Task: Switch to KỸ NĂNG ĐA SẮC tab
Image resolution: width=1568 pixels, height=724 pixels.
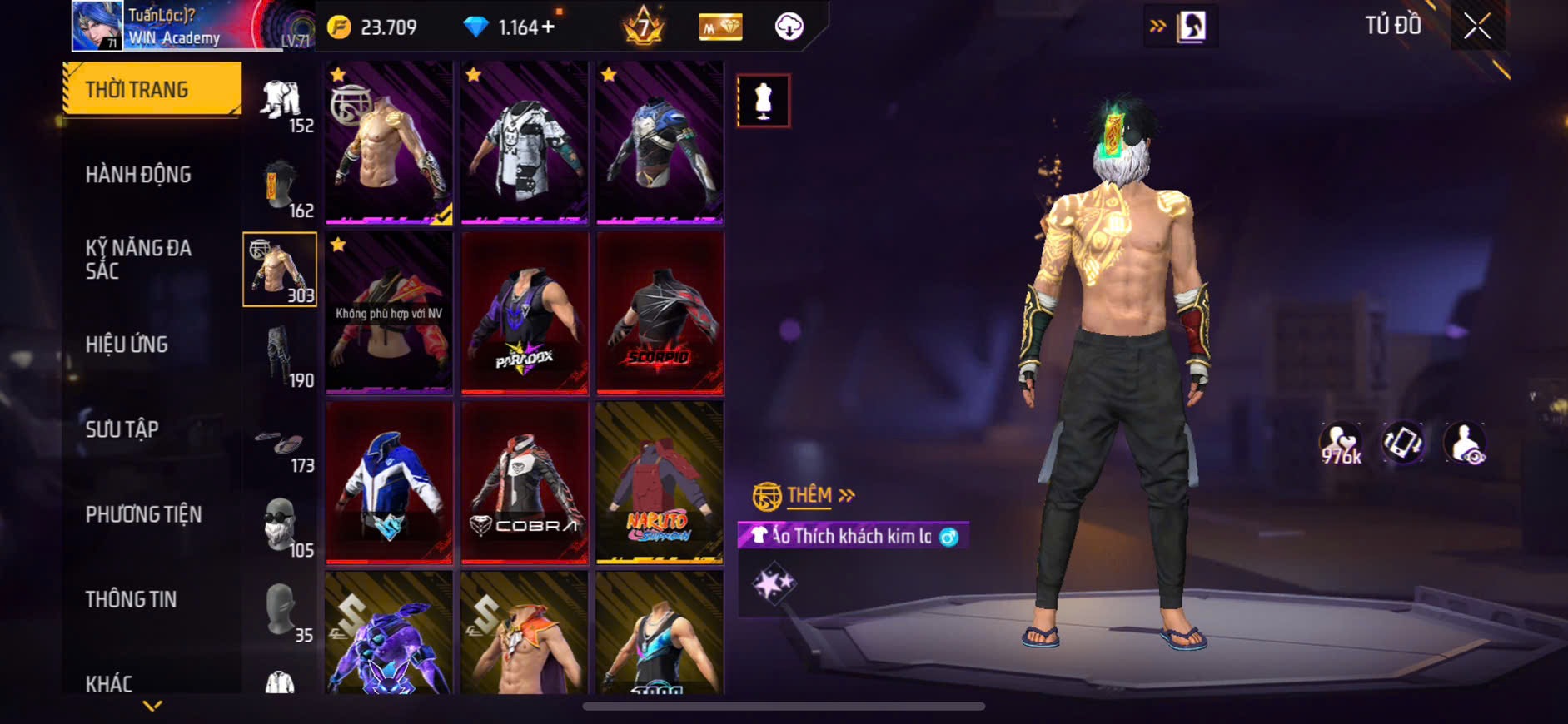Action: click(139, 259)
